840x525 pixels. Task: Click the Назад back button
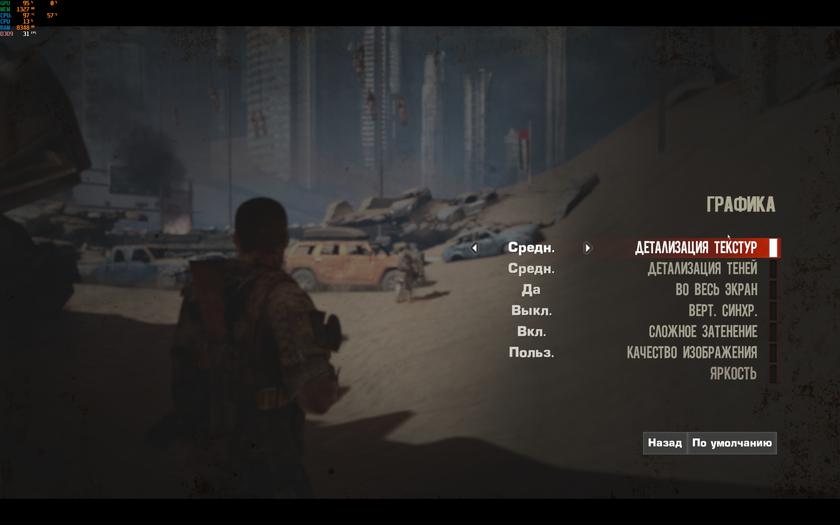(664, 443)
